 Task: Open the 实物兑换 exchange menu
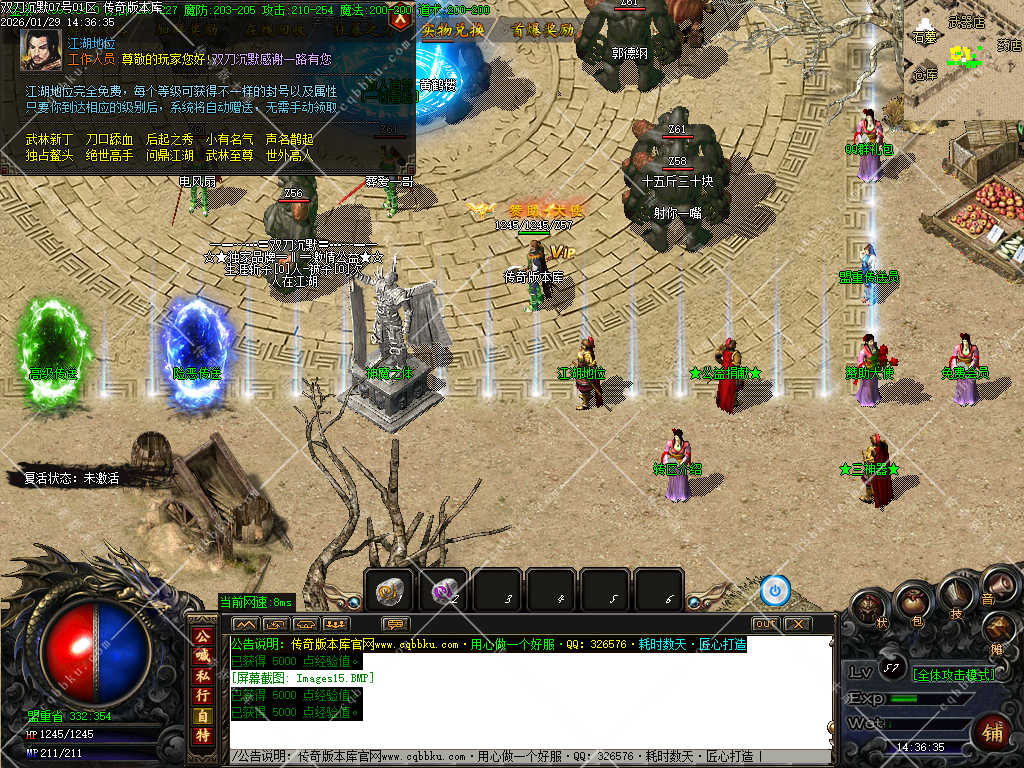point(452,30)
